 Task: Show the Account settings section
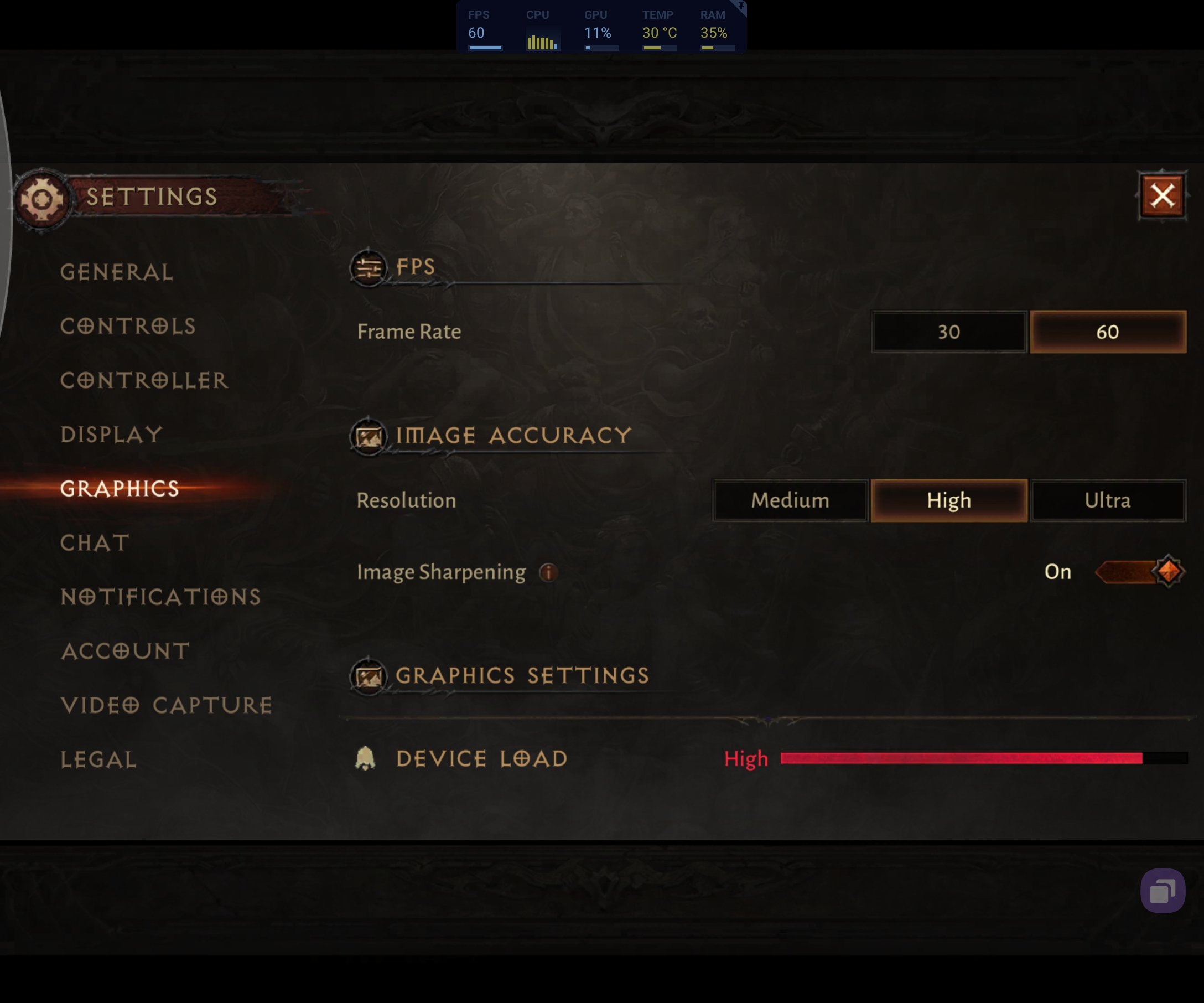click(x=125, y=651)
